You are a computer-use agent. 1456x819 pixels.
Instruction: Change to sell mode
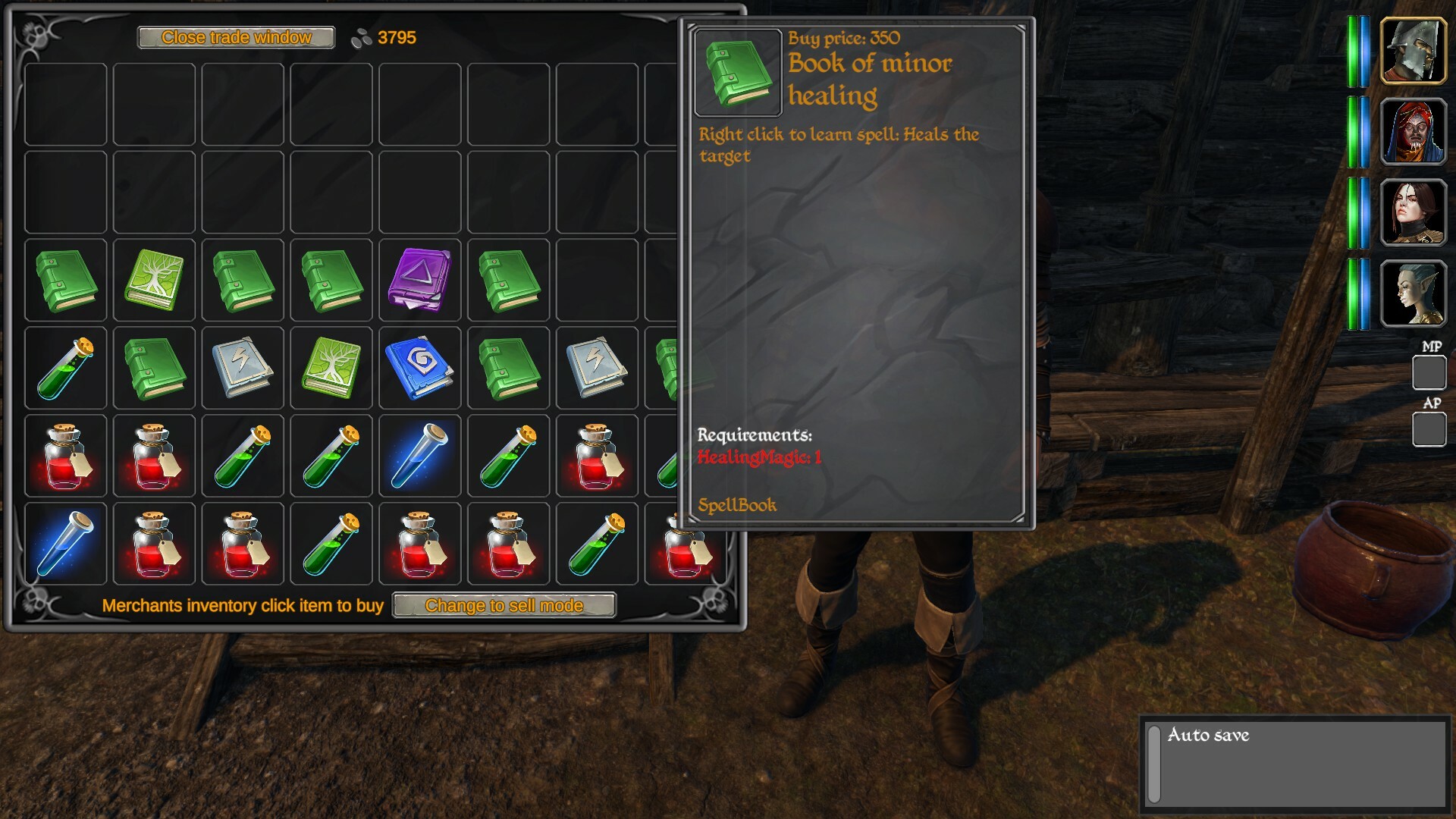pos(504,605)
